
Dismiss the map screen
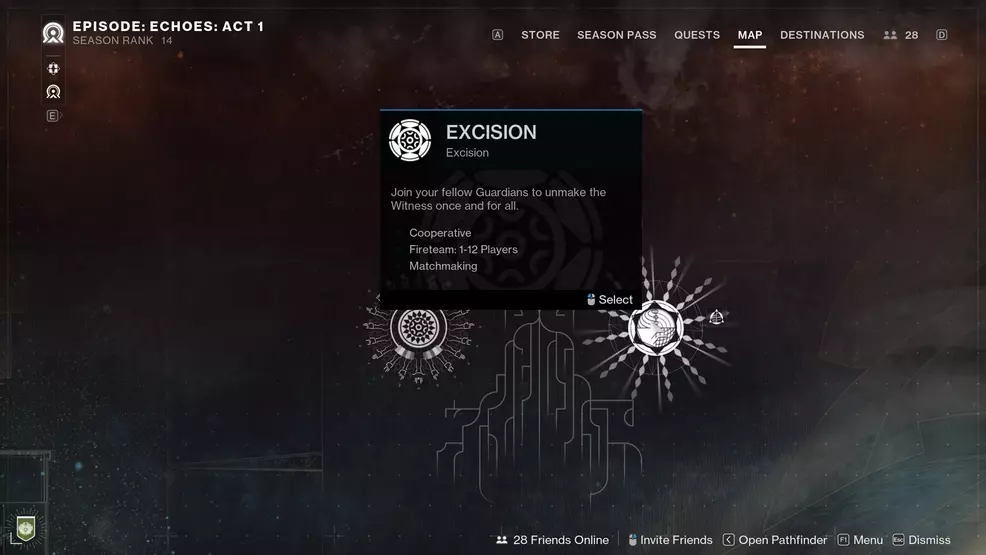tap(921, 540)
